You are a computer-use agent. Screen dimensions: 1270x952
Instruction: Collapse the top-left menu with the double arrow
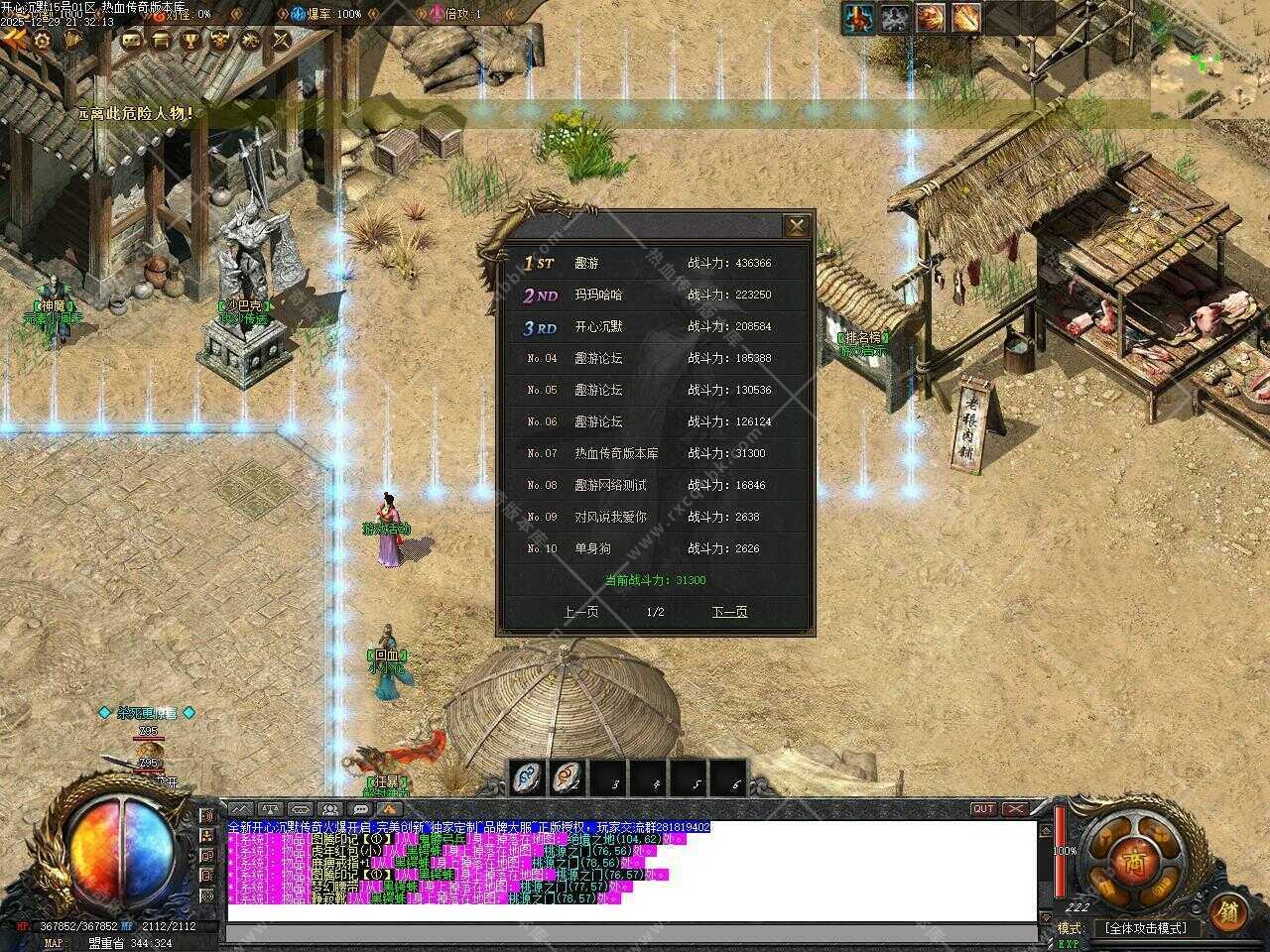point(14,40)
